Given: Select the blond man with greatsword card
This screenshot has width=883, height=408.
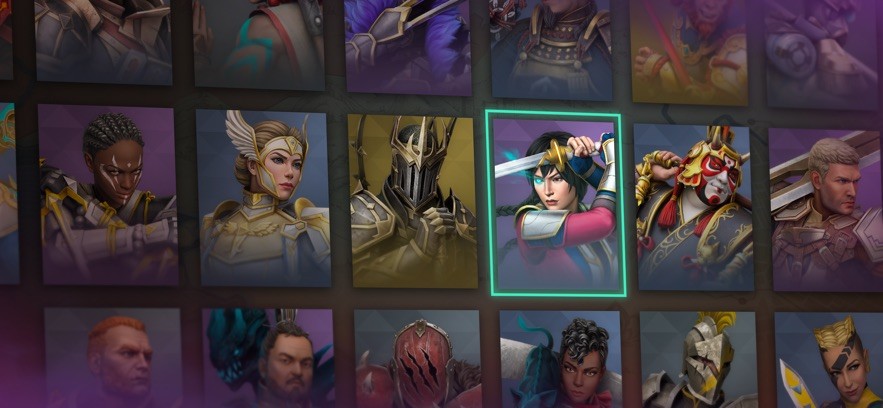Looking at the screenshot, I should pyautogui.click(x=826, y=208).
